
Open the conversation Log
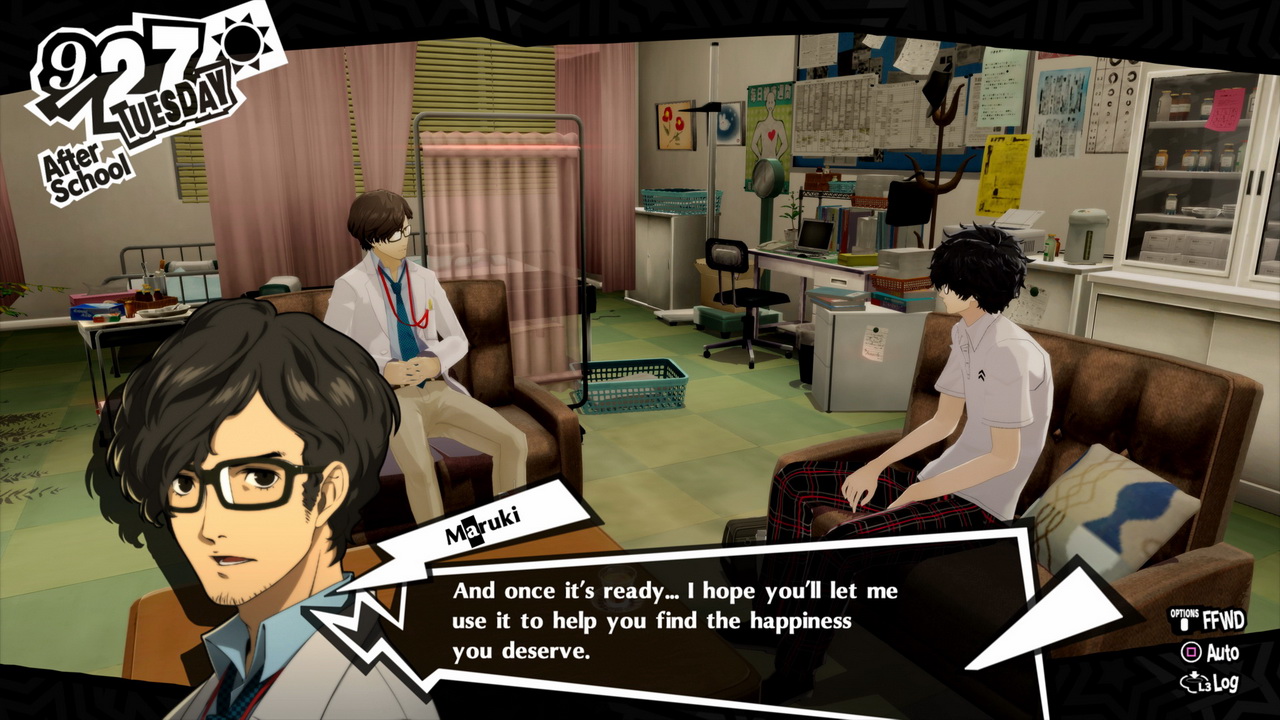1211,684
